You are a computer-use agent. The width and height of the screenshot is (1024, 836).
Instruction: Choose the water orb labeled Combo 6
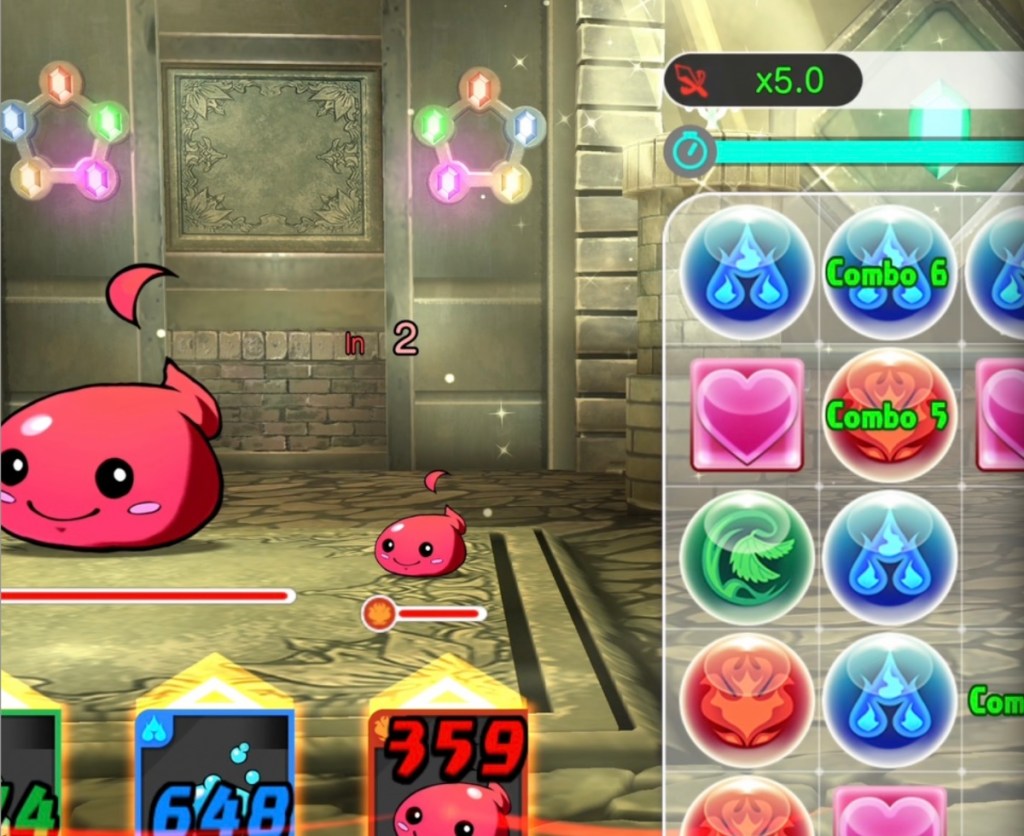point(889,273)
